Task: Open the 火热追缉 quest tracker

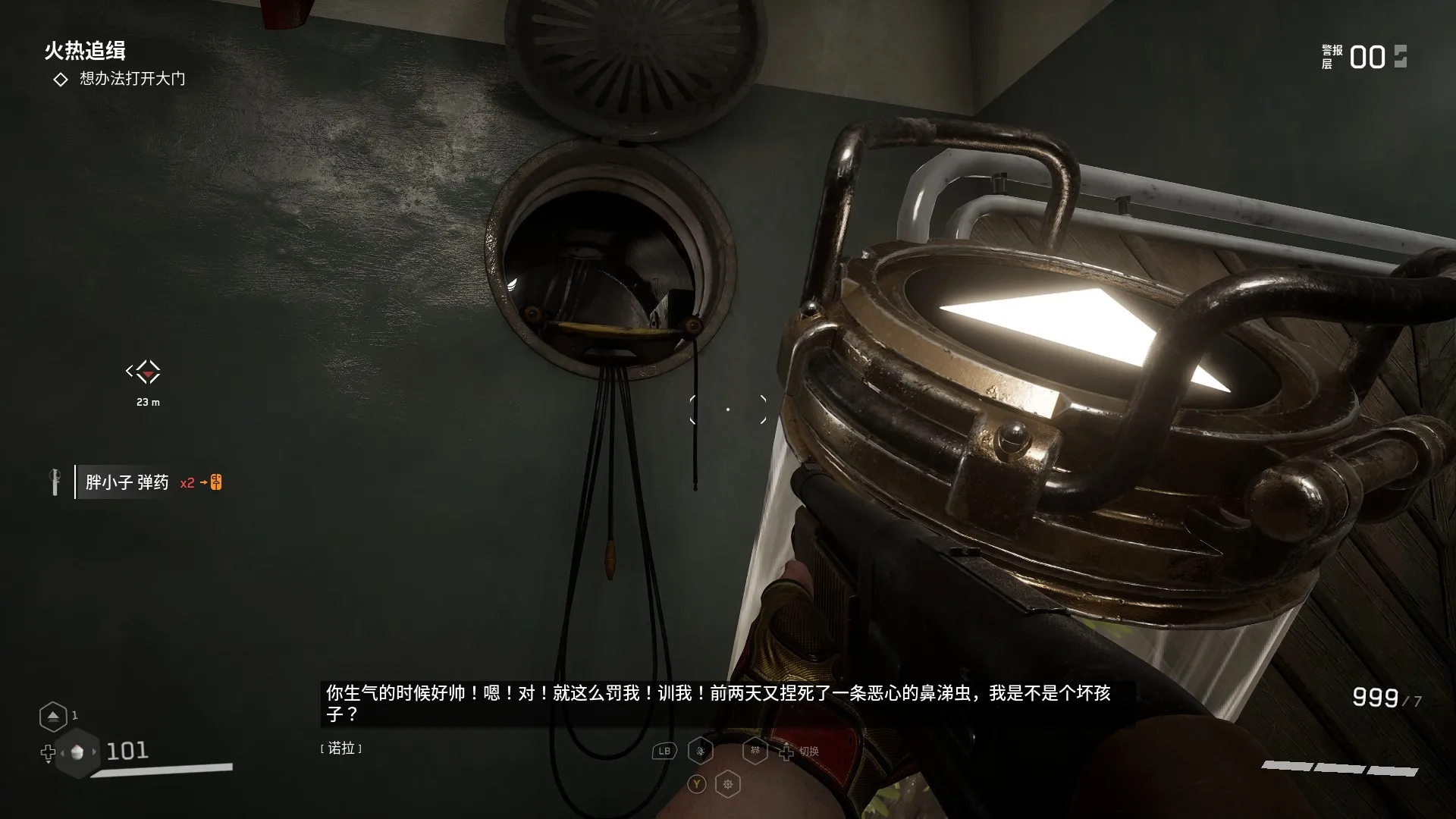Action: (x=84, y=51)
